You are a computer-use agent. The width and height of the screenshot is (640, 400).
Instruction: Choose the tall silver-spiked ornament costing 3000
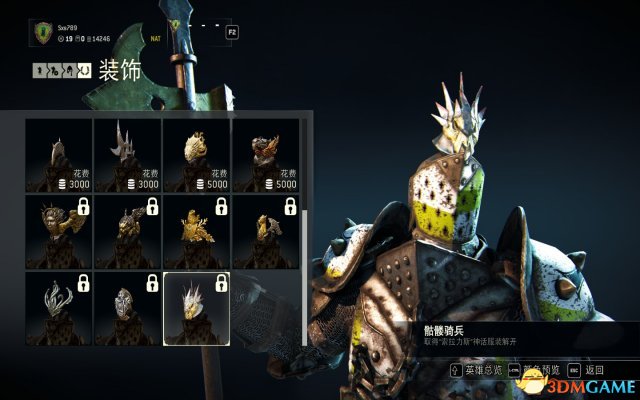pos(128,153)
